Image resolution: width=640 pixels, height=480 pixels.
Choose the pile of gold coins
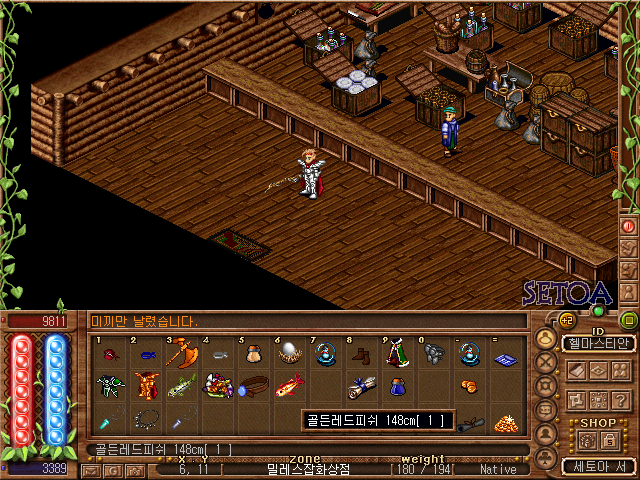(504, 421)
